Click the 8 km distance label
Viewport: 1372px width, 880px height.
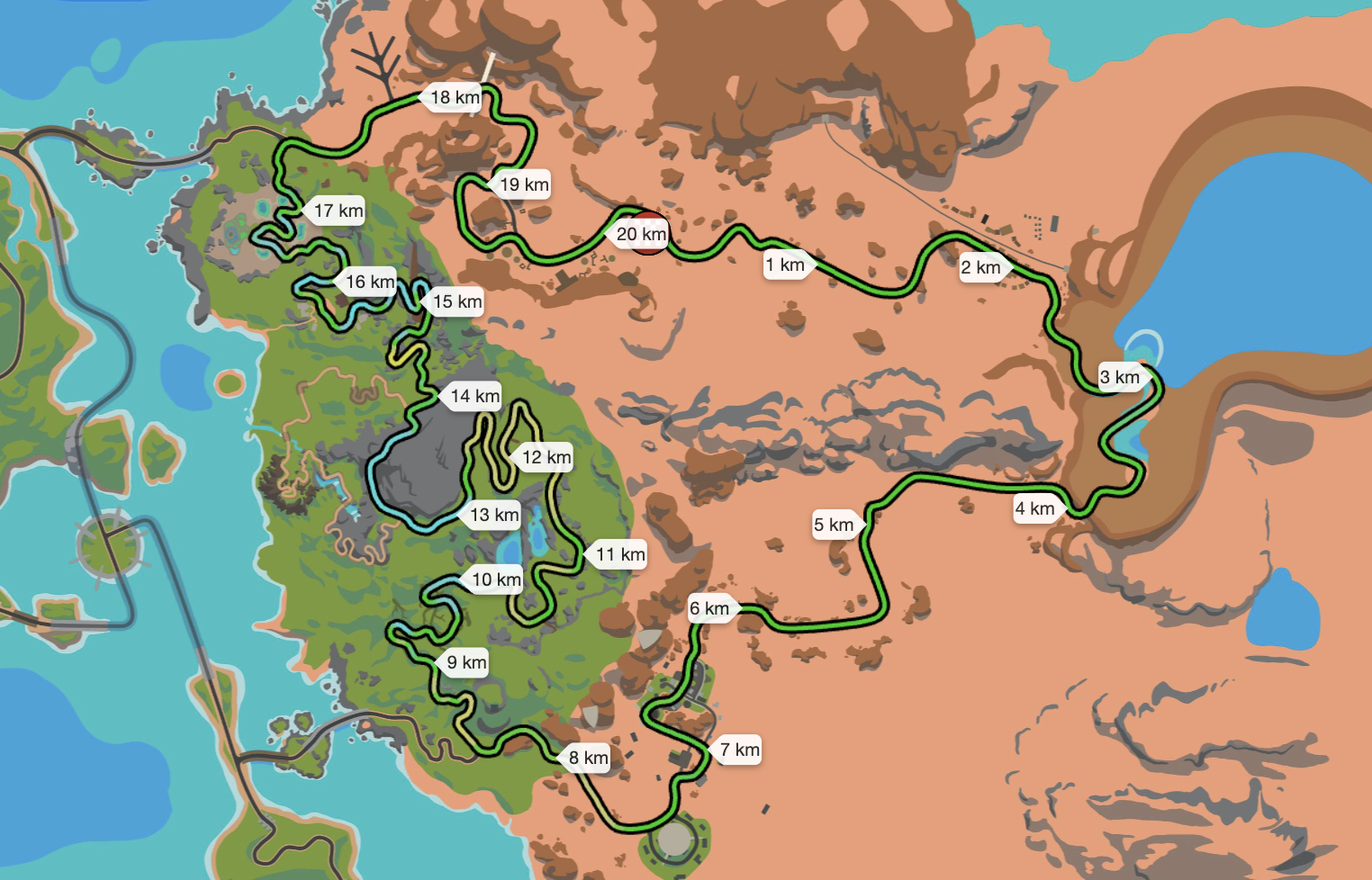click(x=589, y=758)
